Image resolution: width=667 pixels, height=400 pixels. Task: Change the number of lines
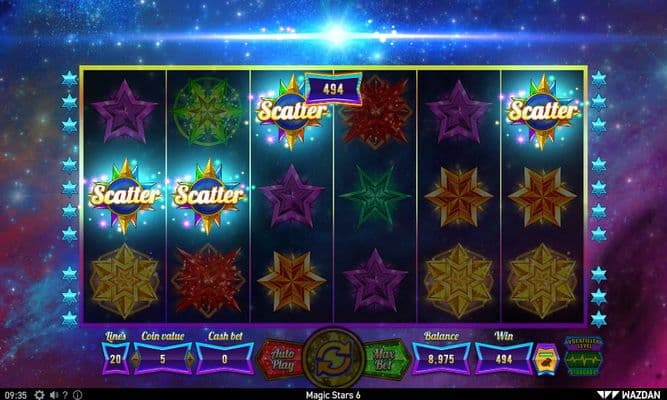click(115, 357)
